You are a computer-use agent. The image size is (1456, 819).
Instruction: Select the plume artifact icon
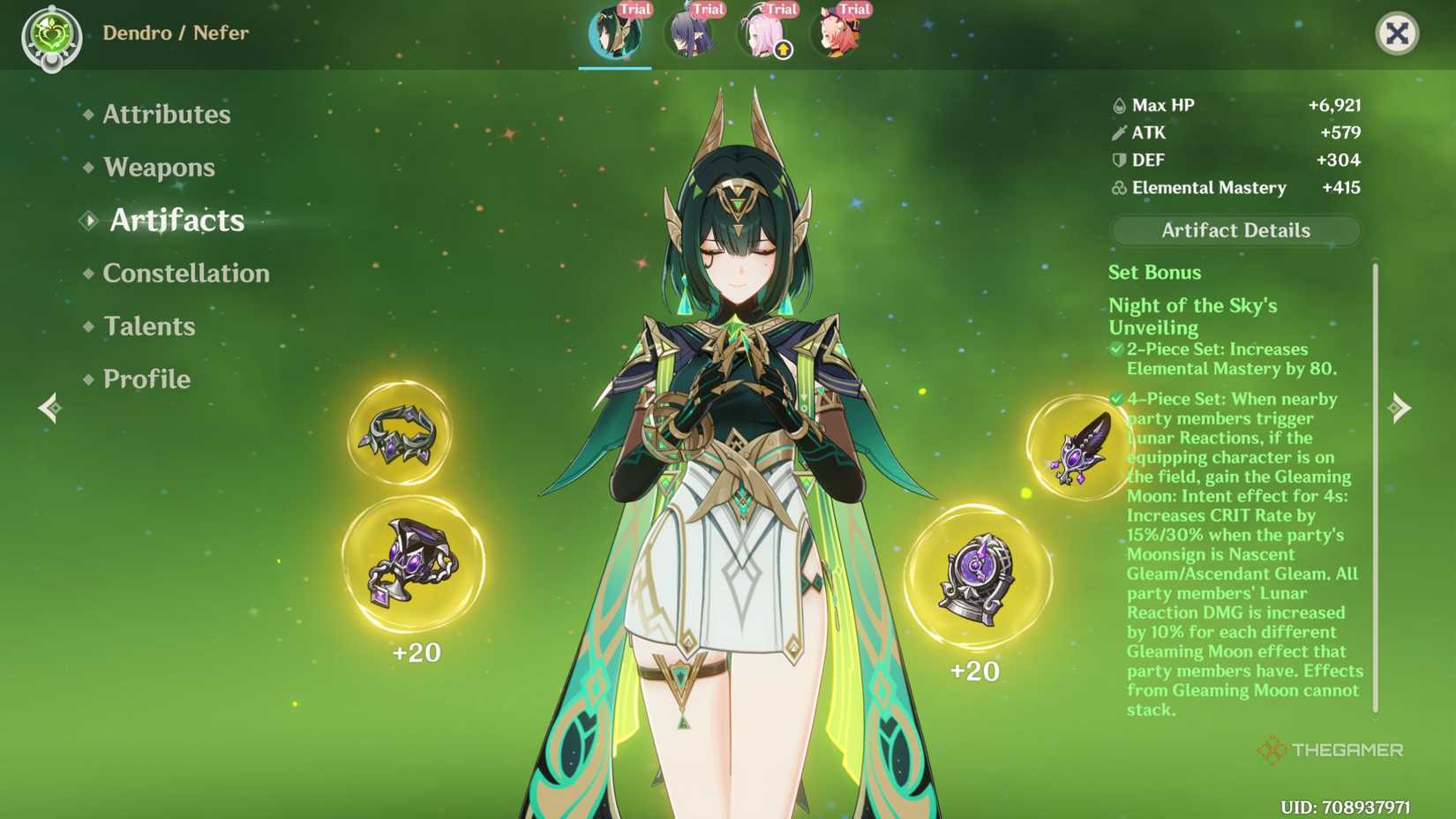click(x=1074, y=446)
